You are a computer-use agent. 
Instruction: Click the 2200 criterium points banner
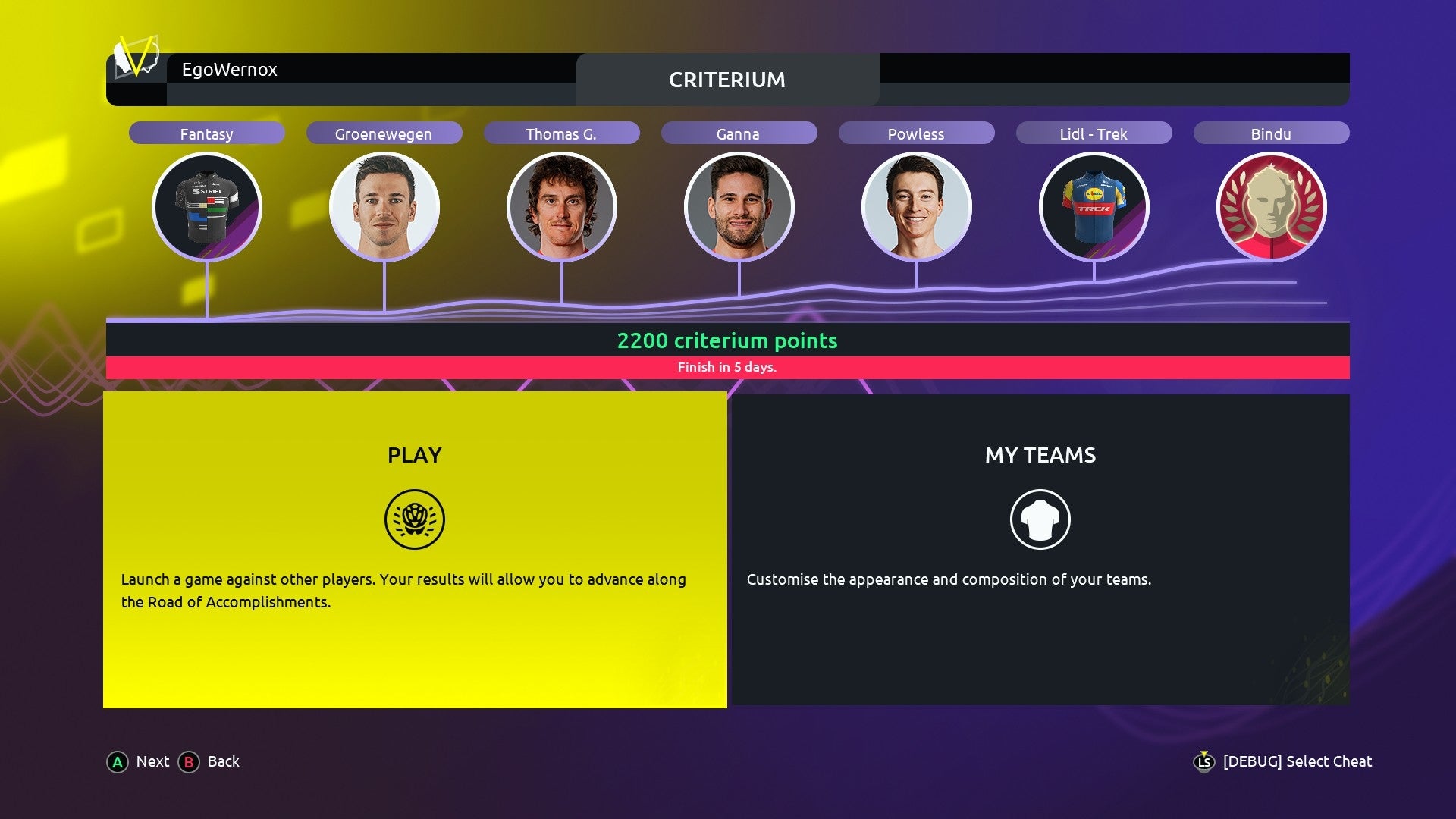(727, 341)
